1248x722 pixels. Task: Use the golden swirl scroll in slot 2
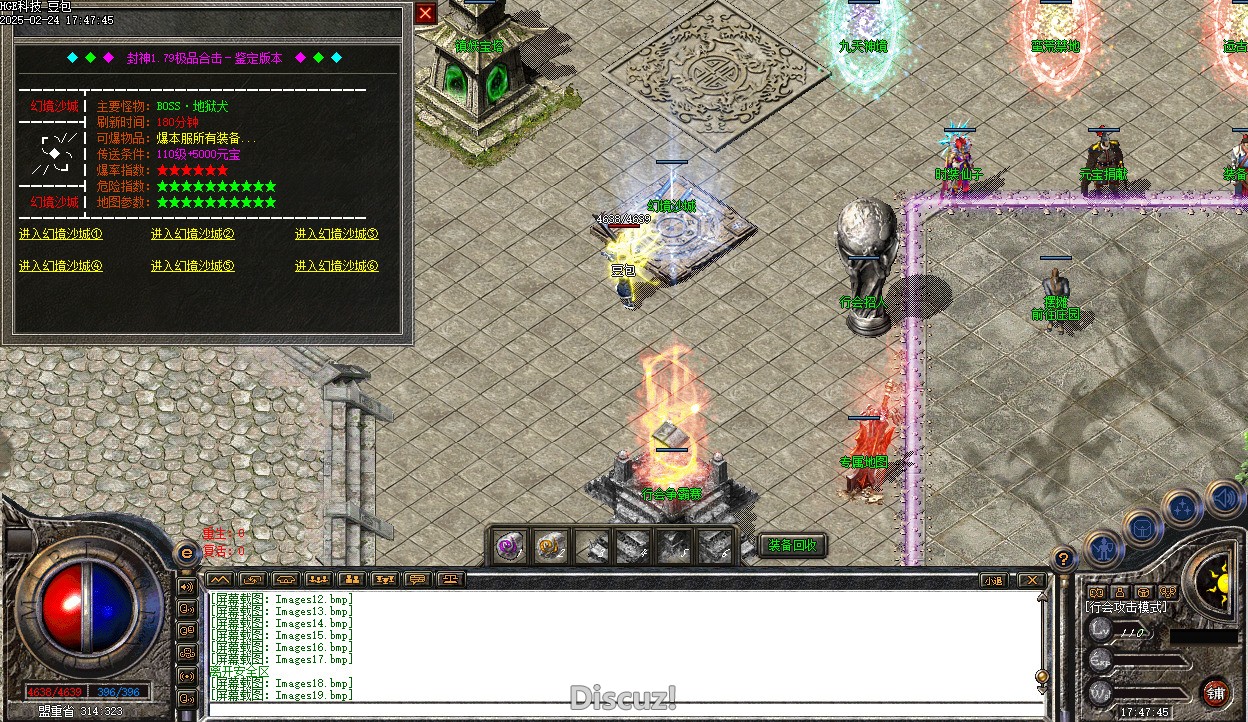click(x=549, y=546)
